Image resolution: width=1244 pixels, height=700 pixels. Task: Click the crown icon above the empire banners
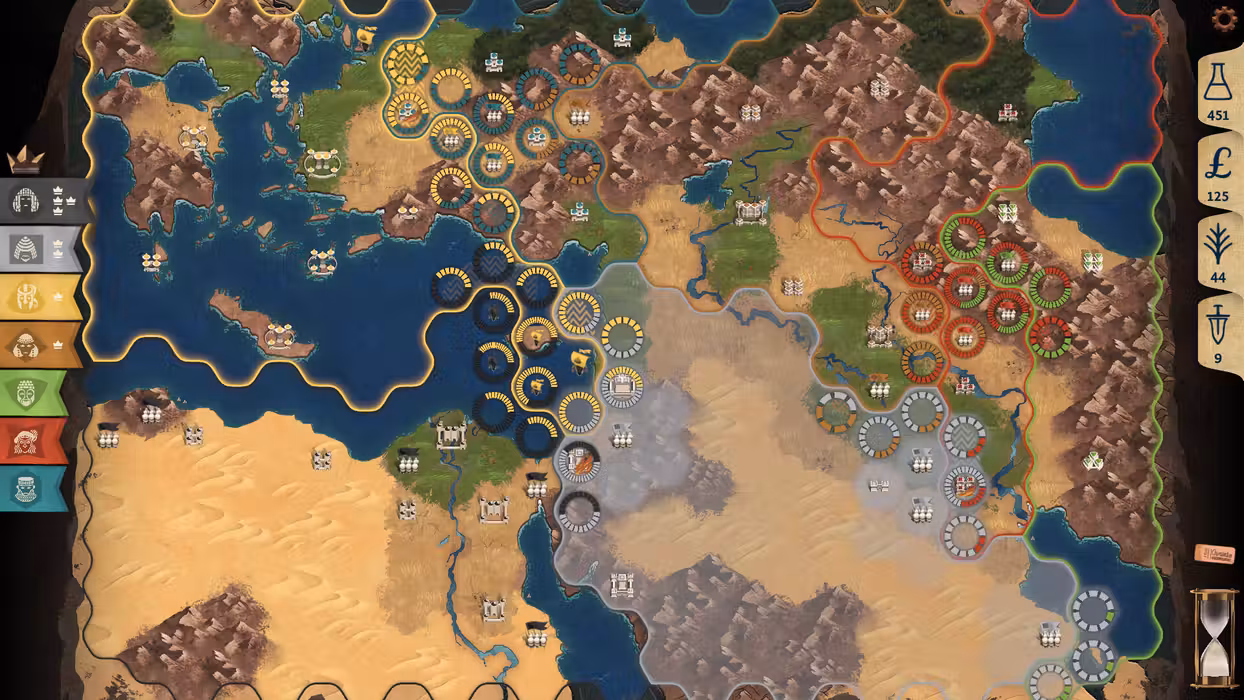tap(25, 159)
